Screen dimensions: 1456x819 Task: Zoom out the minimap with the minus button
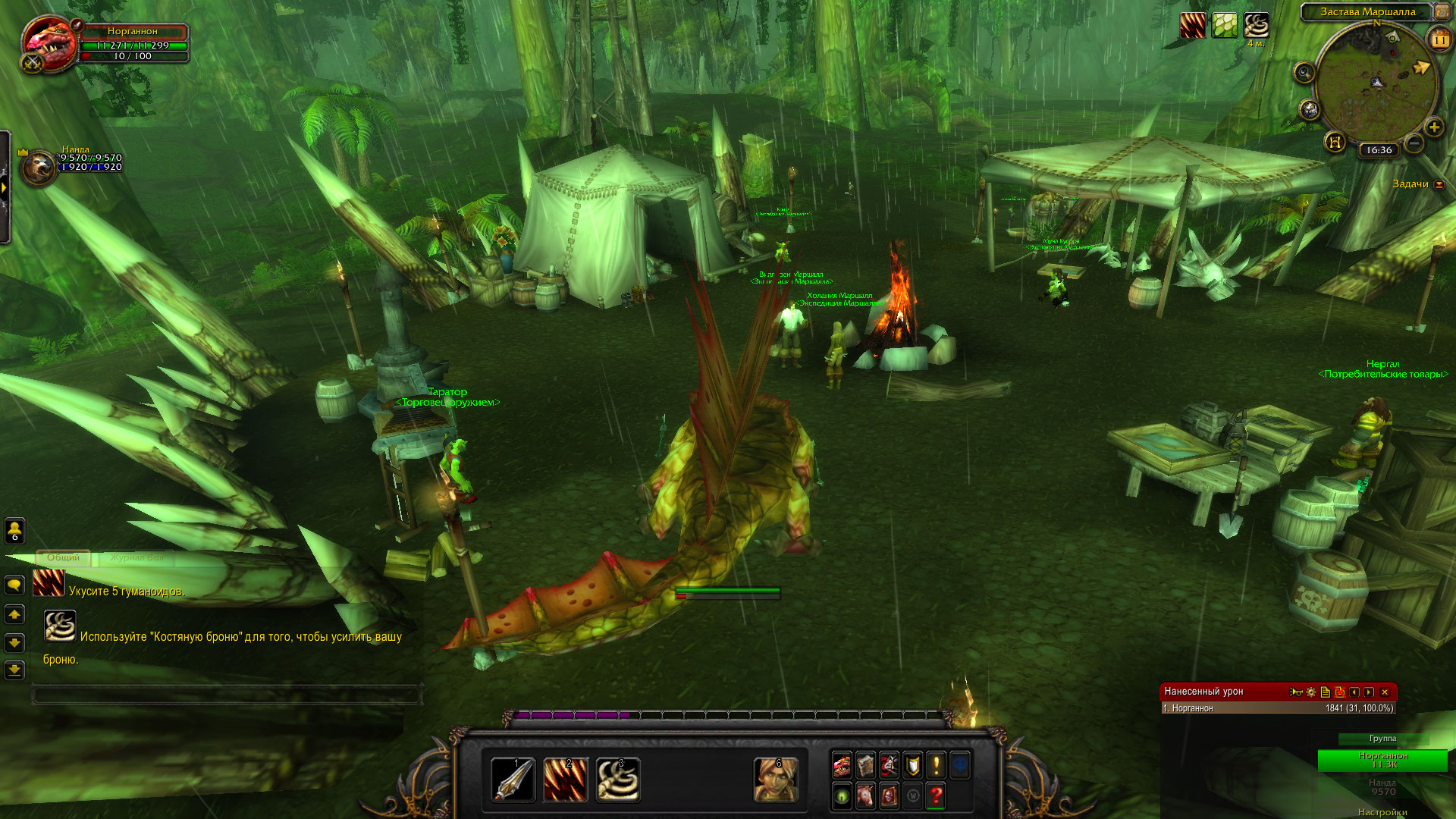click(1414, 143)
